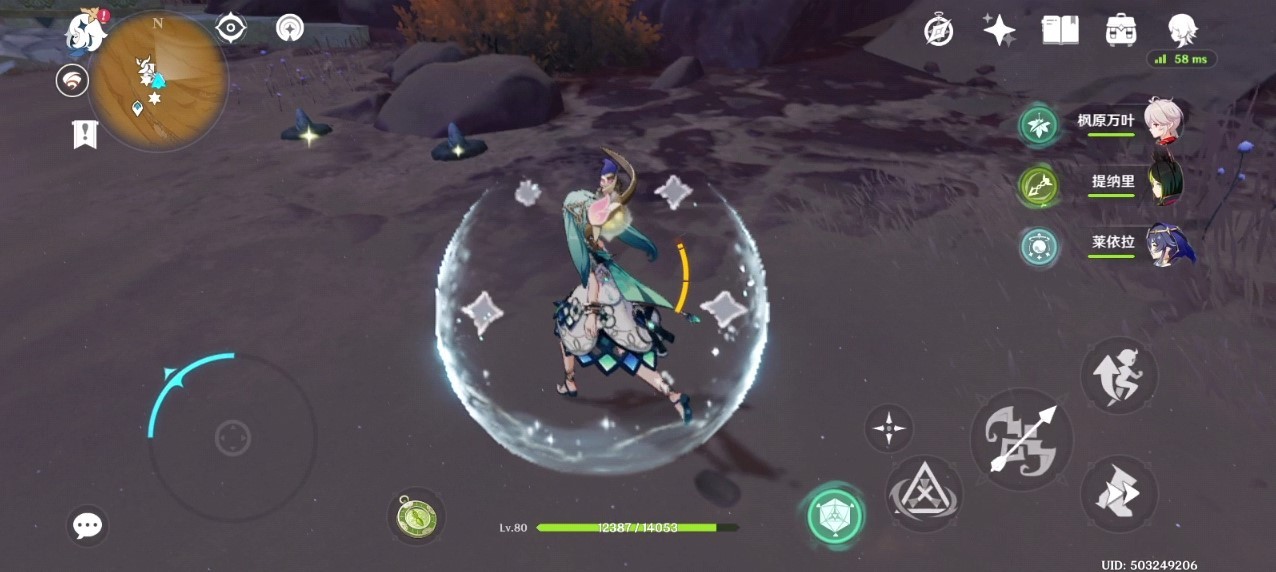Switch to party member 提纳里
This screenshot has width=1276, height=572.
pyautogui.click(x=1163, y=182)
